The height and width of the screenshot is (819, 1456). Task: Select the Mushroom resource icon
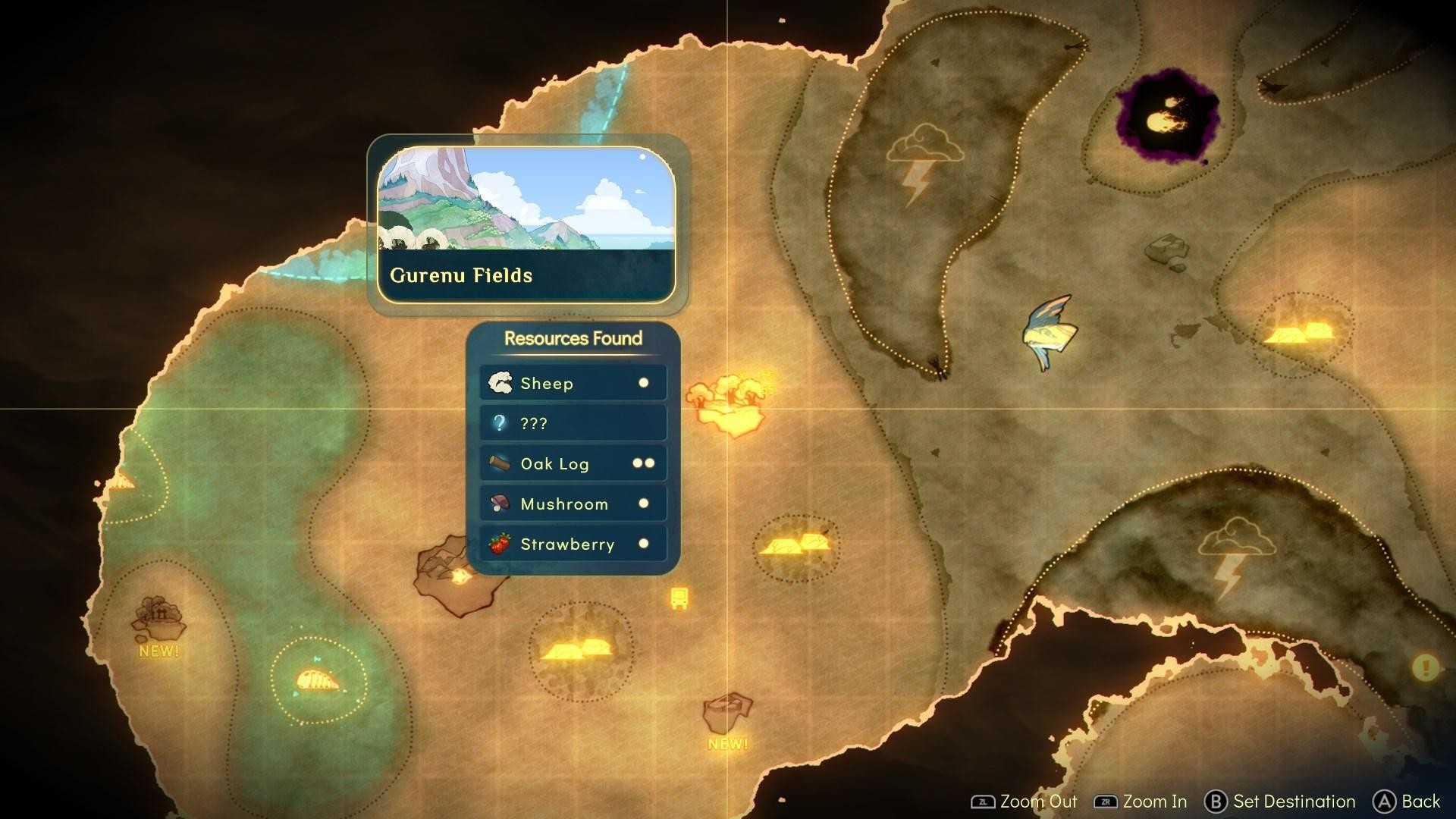(x=499, y=504)
